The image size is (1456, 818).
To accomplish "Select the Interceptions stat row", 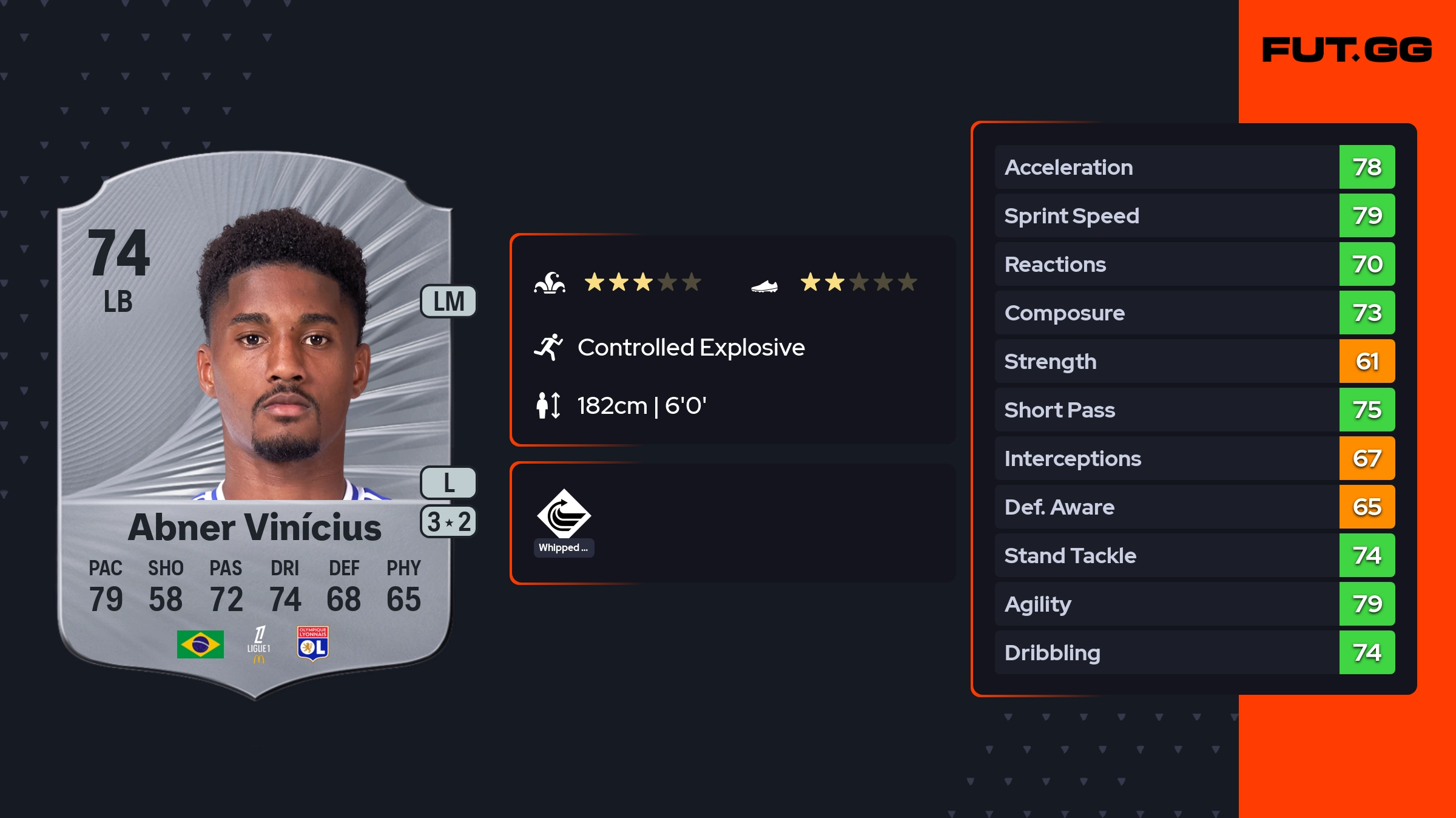I will [x=1194, y=459].
